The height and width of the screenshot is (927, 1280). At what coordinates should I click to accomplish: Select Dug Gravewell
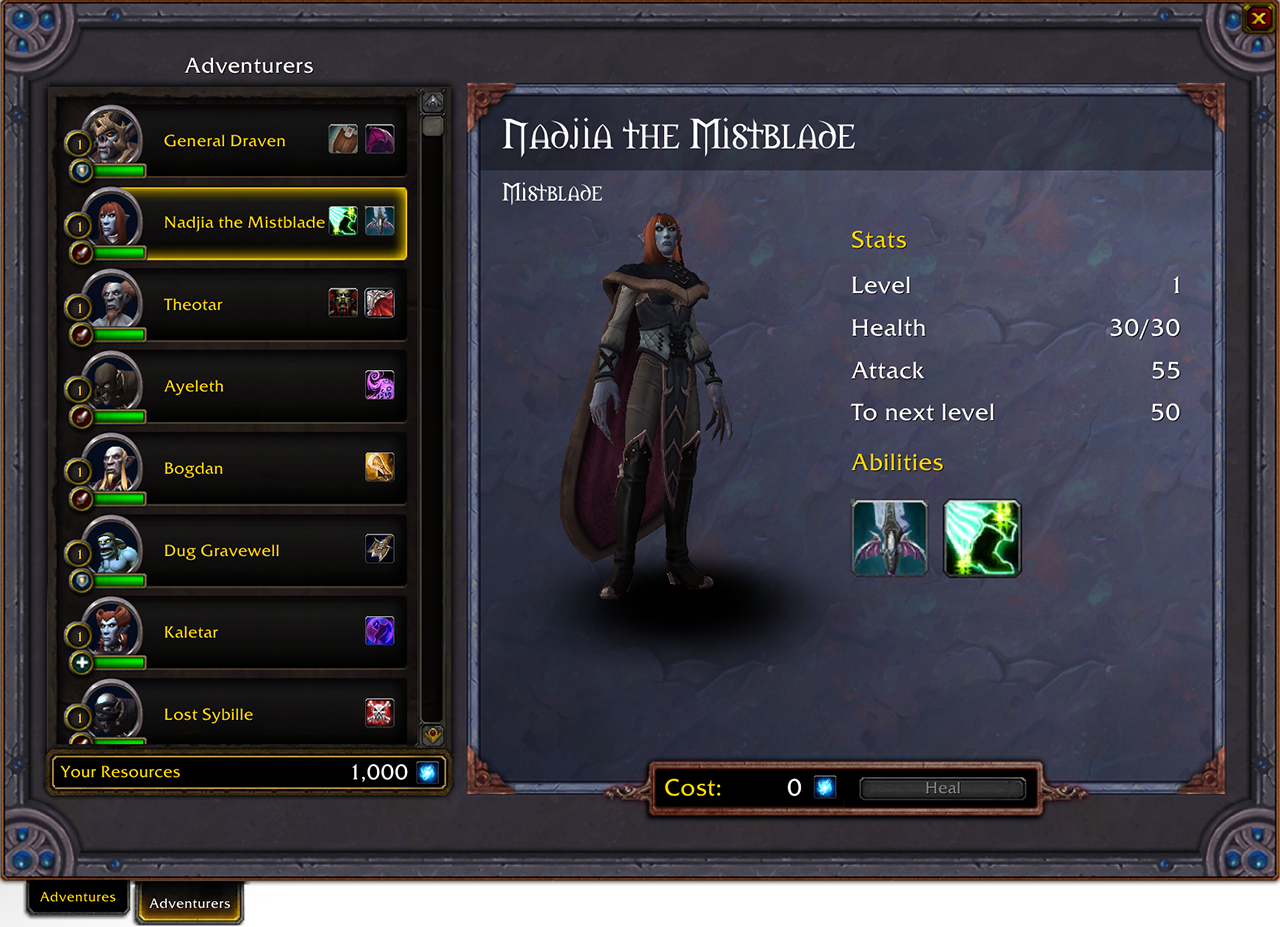[x=221, y=551]
